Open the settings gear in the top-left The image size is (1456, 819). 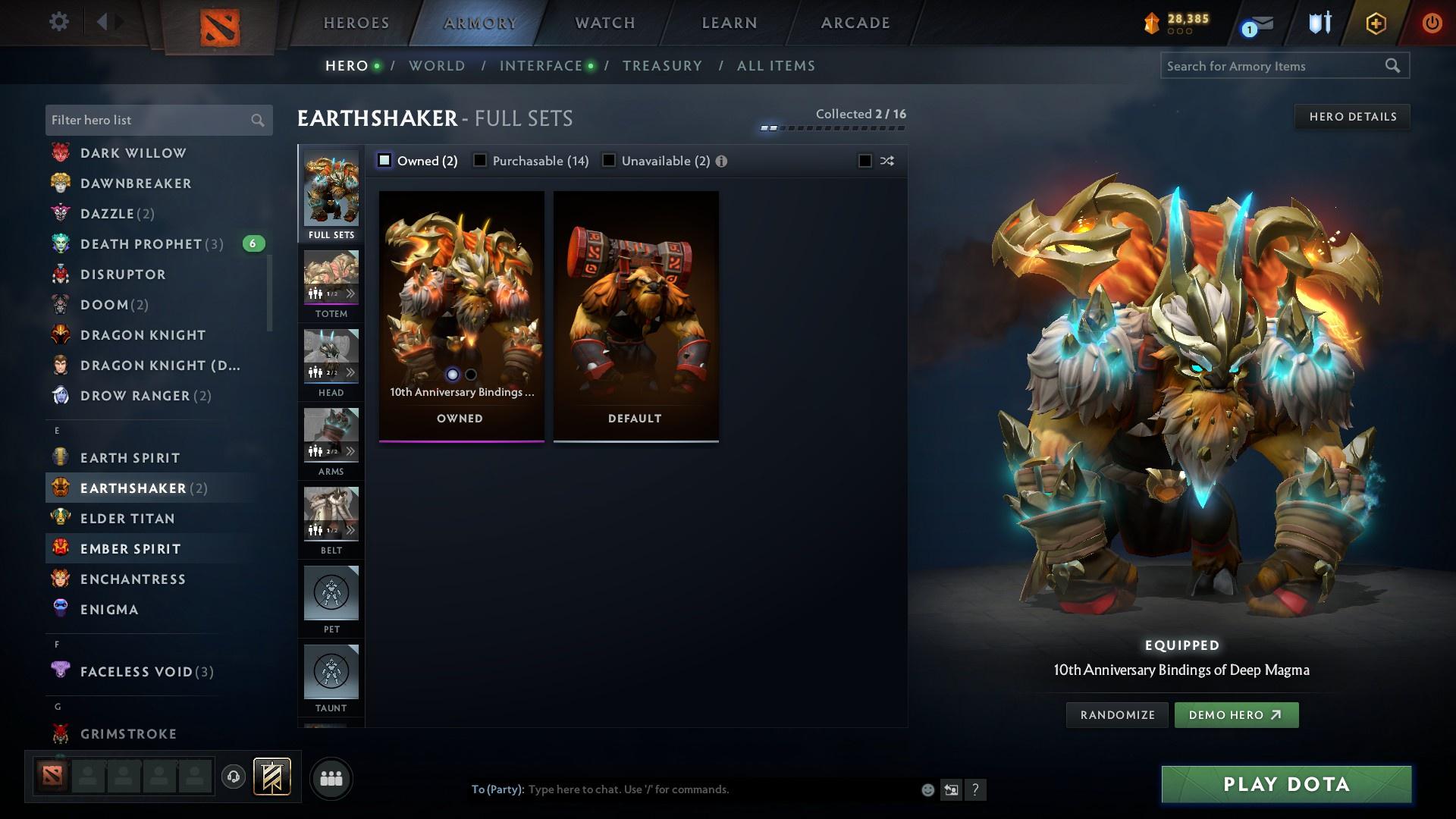[x=58, y=22]
